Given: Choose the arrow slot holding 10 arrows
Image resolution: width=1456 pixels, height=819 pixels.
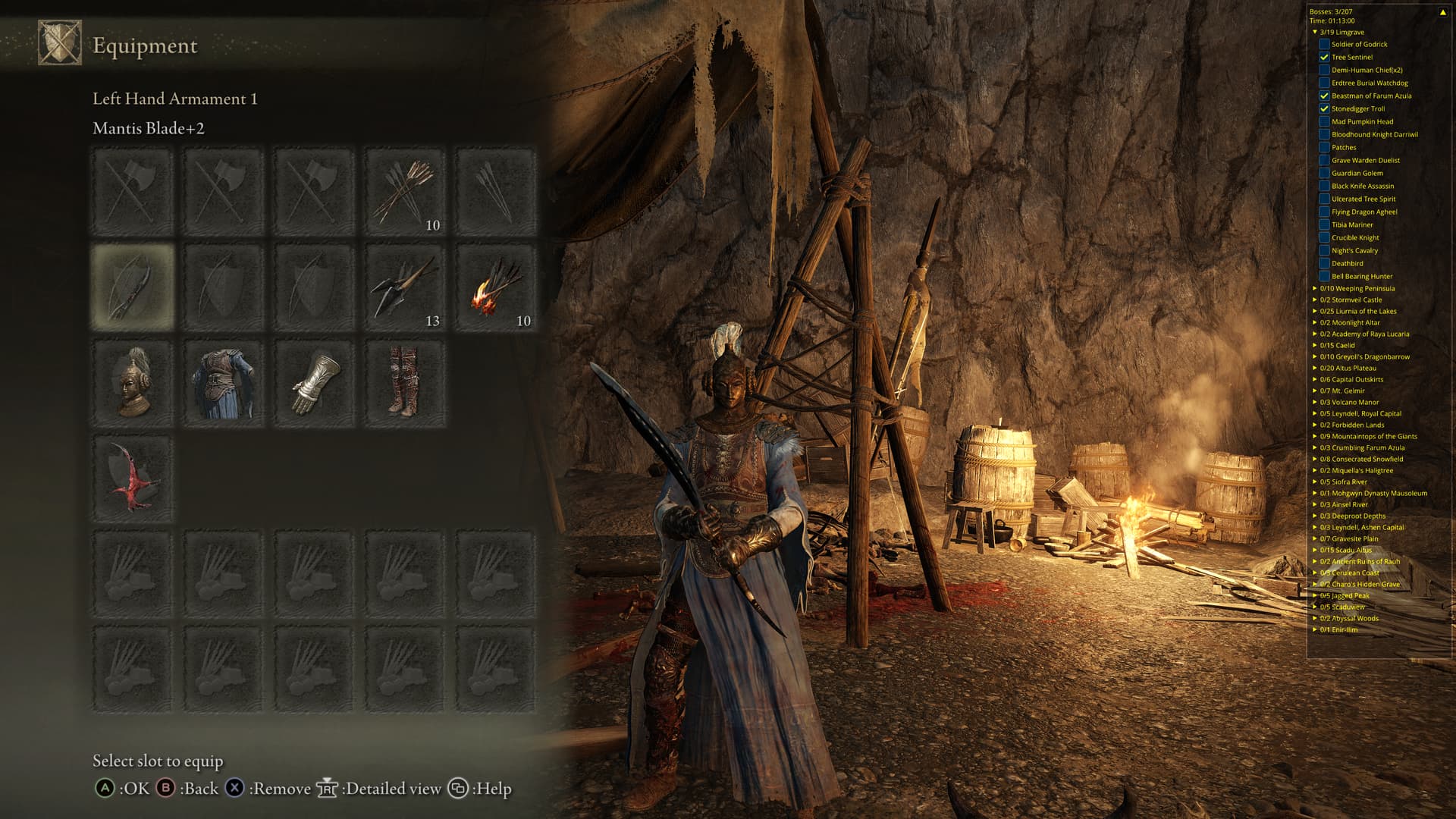Looking at the screenshot, I should click(x=406, y=192).
